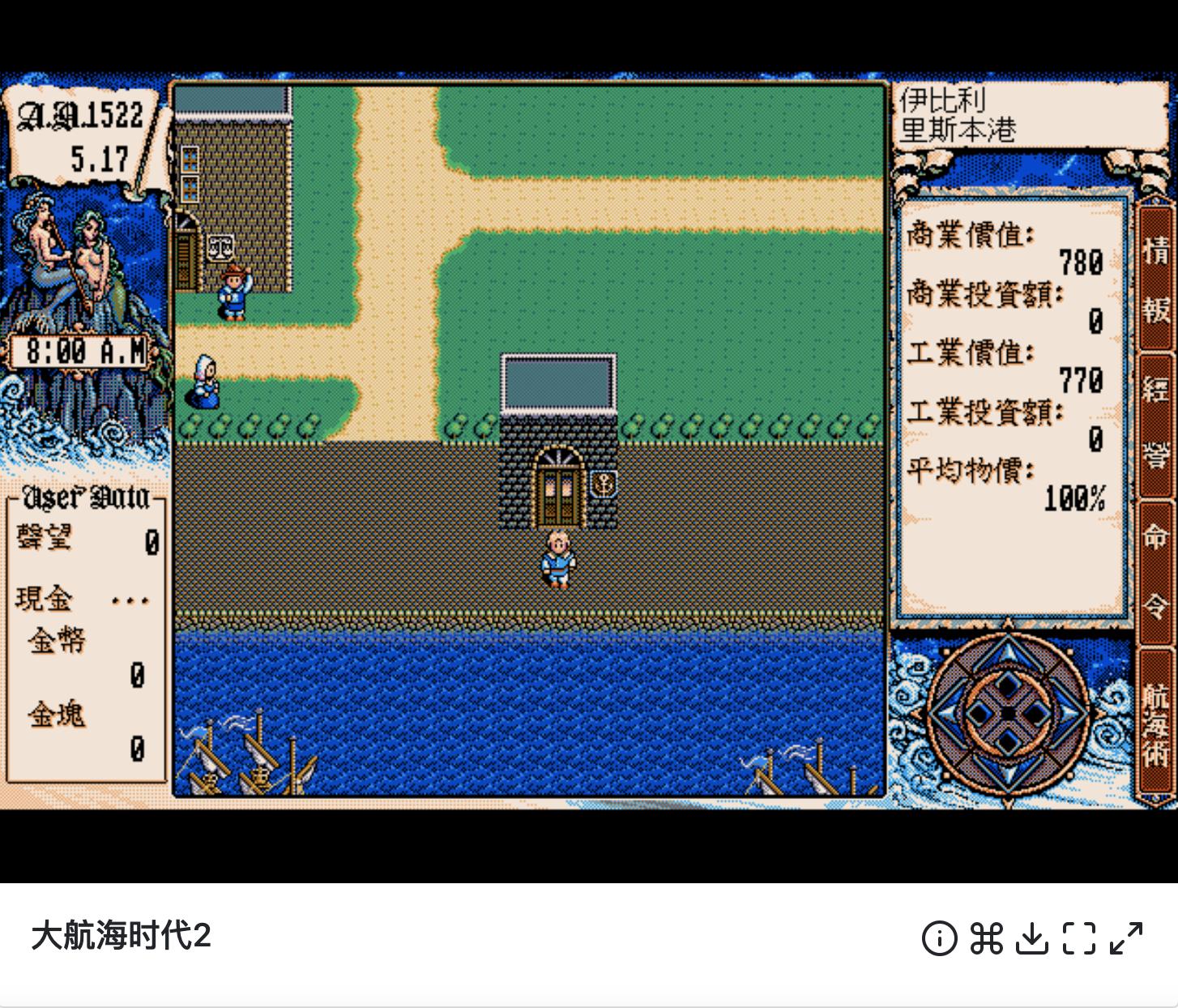Click the keyboard shortcuts (⌘) icon
Viewport: 1178px width, 1008px height.
coord(985,938)
